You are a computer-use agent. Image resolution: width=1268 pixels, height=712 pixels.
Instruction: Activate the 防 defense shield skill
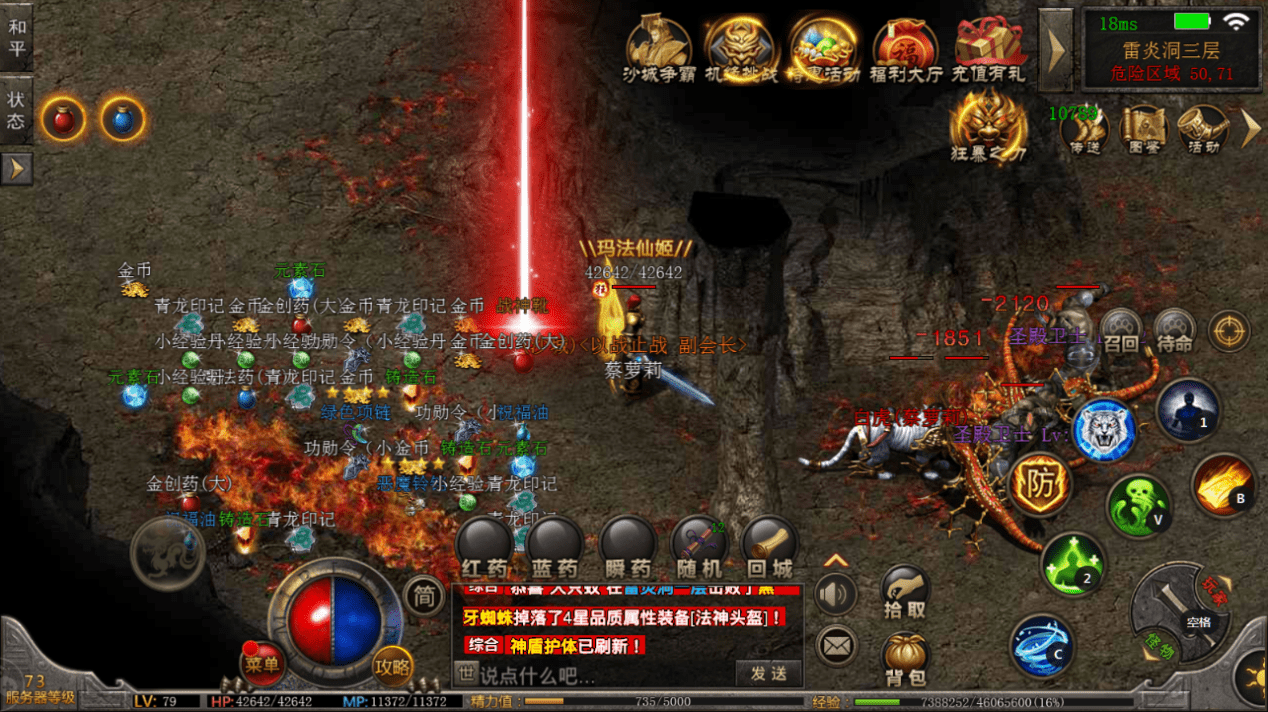(x=1040, y=485)
